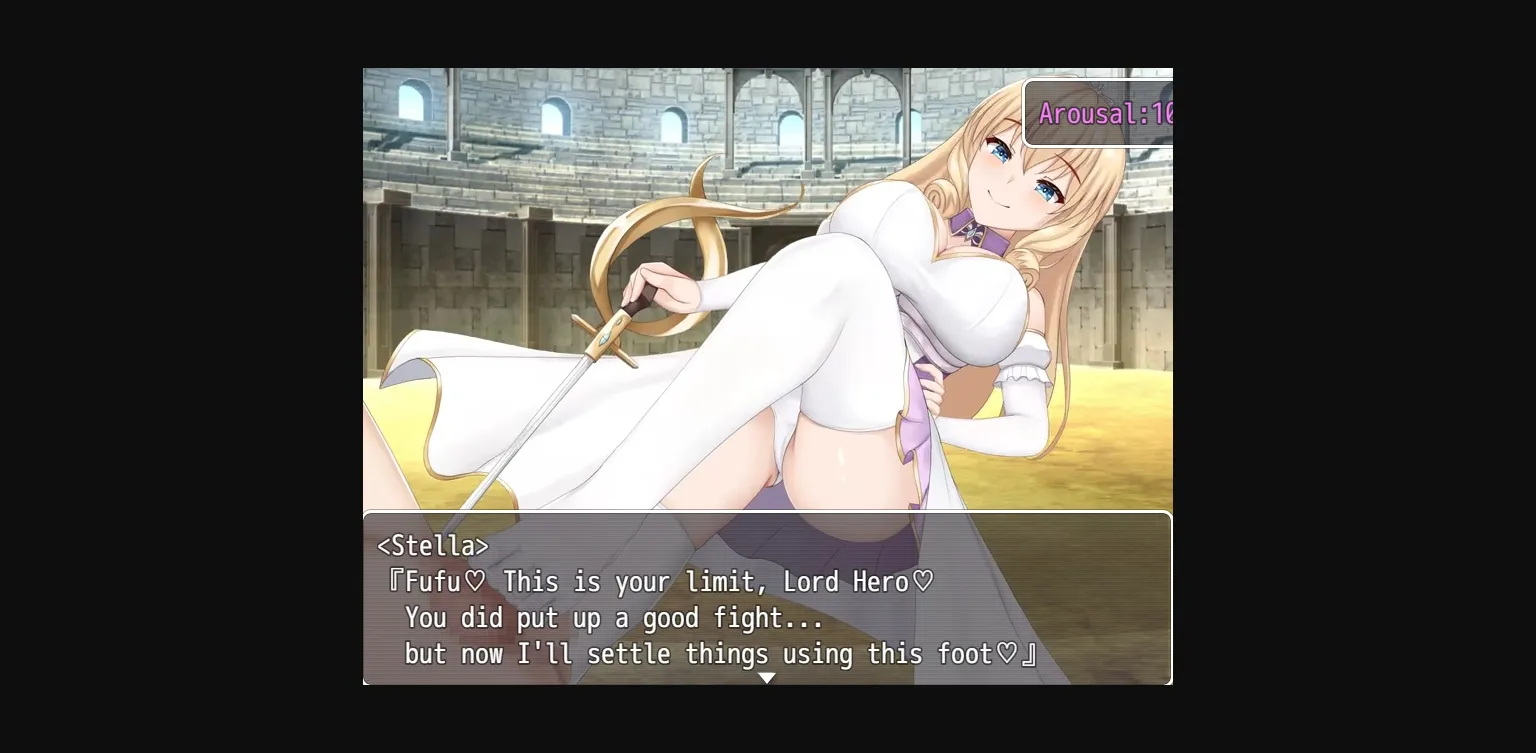Select the <Stella> name label in the dialogue box
Screen dimensions: 1536x753
click(431, 546)
